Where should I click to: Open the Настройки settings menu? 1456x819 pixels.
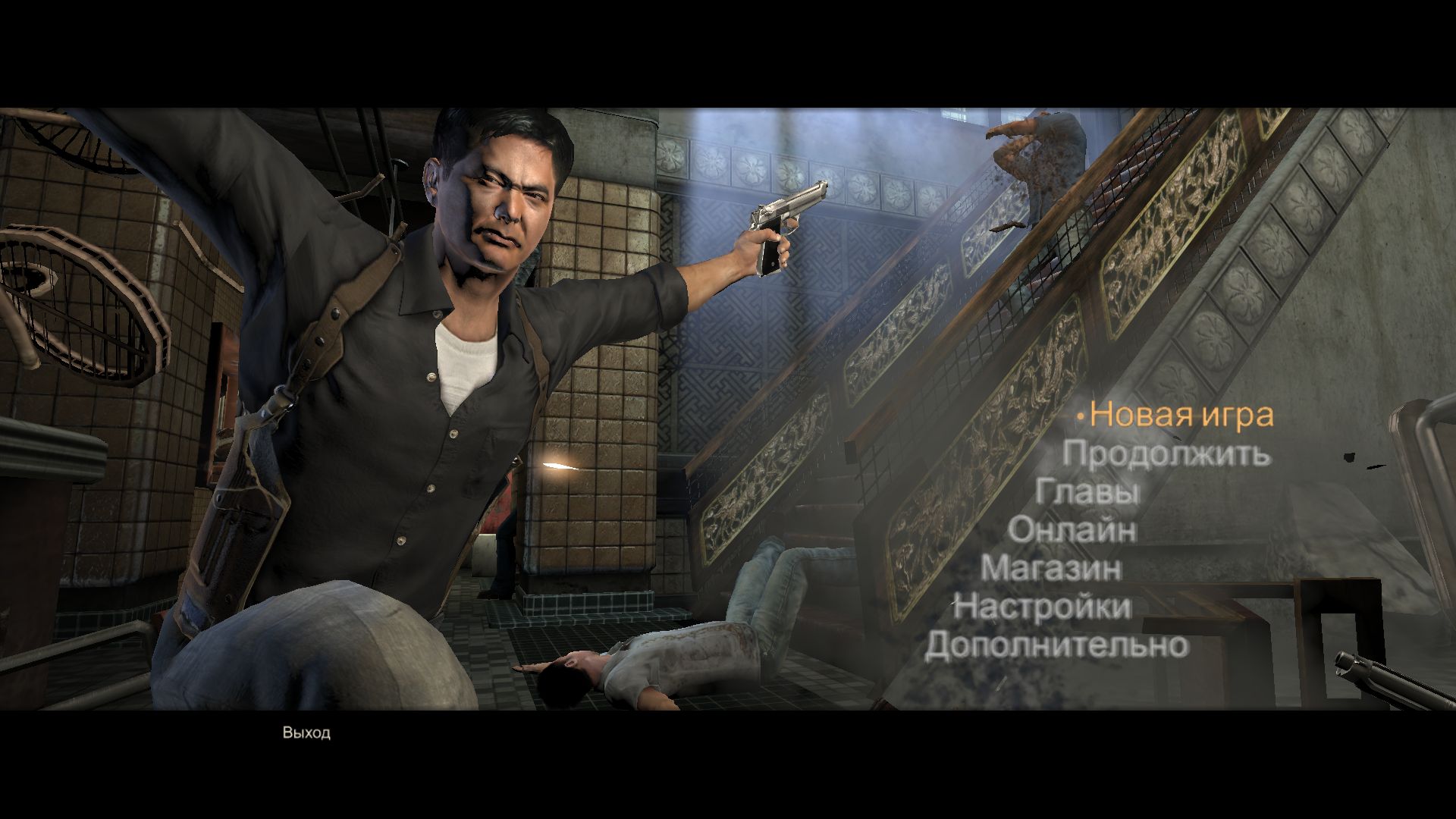pyautogui.click(x=1042, y=607)
